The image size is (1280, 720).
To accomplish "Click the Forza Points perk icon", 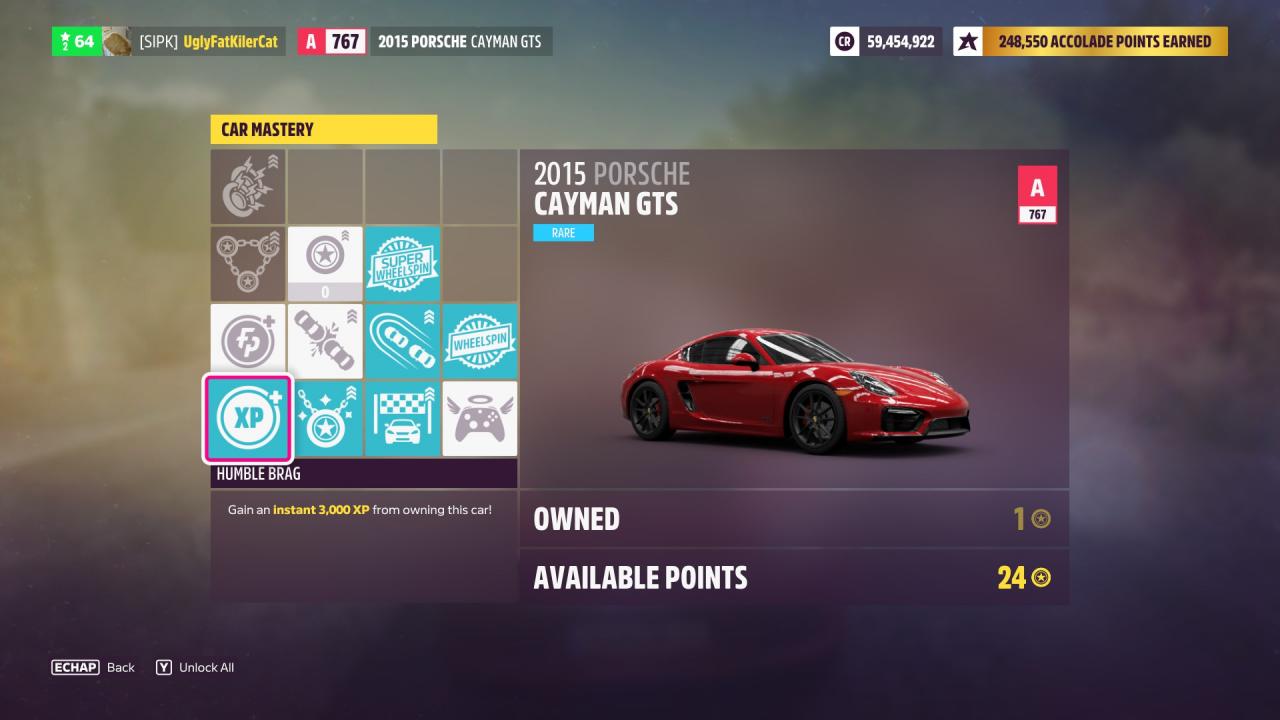I will (248, 340).
